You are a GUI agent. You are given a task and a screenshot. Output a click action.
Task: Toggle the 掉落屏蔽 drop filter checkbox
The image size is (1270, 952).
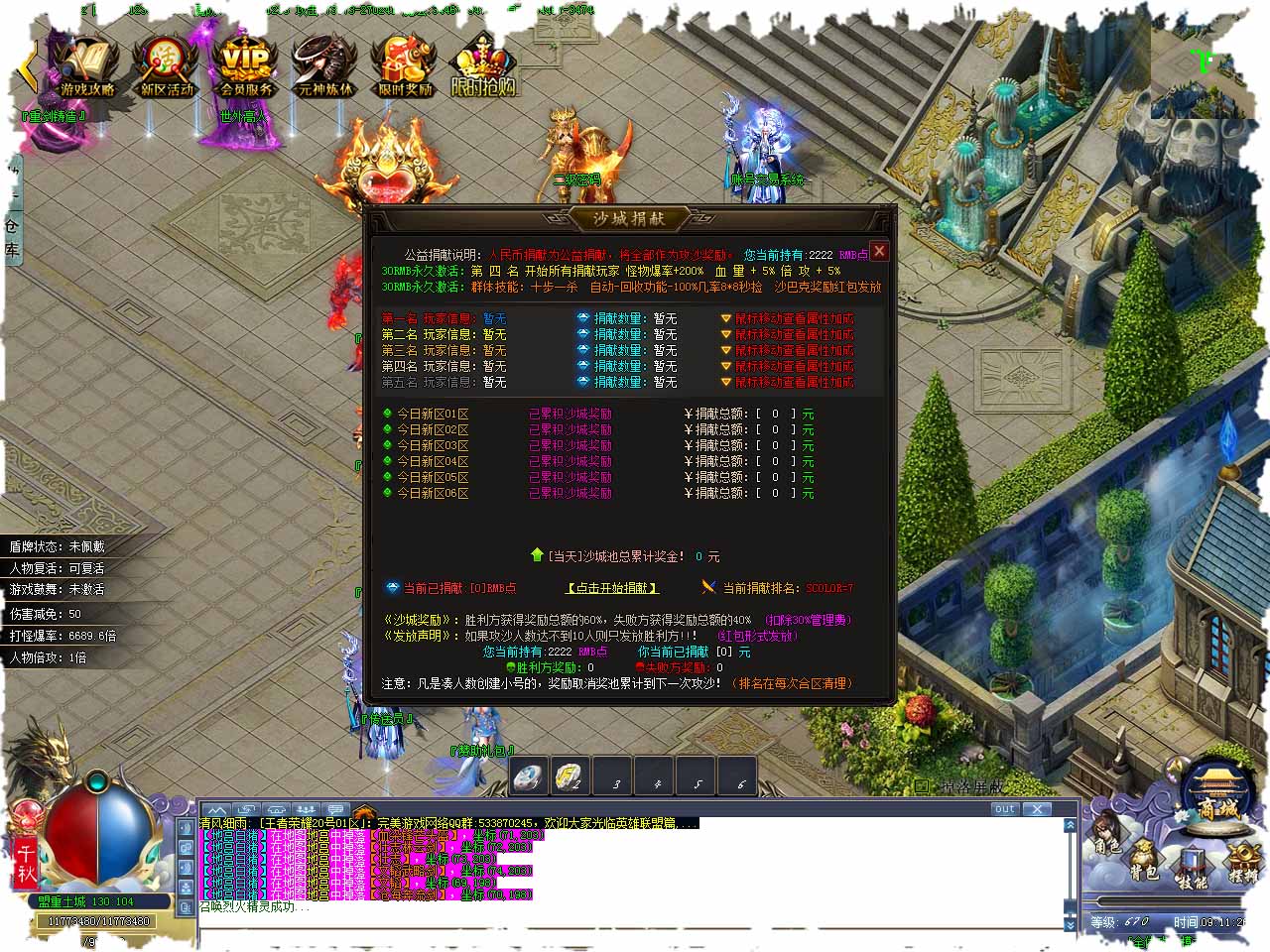pyautogui.click(x=922, y=786)
